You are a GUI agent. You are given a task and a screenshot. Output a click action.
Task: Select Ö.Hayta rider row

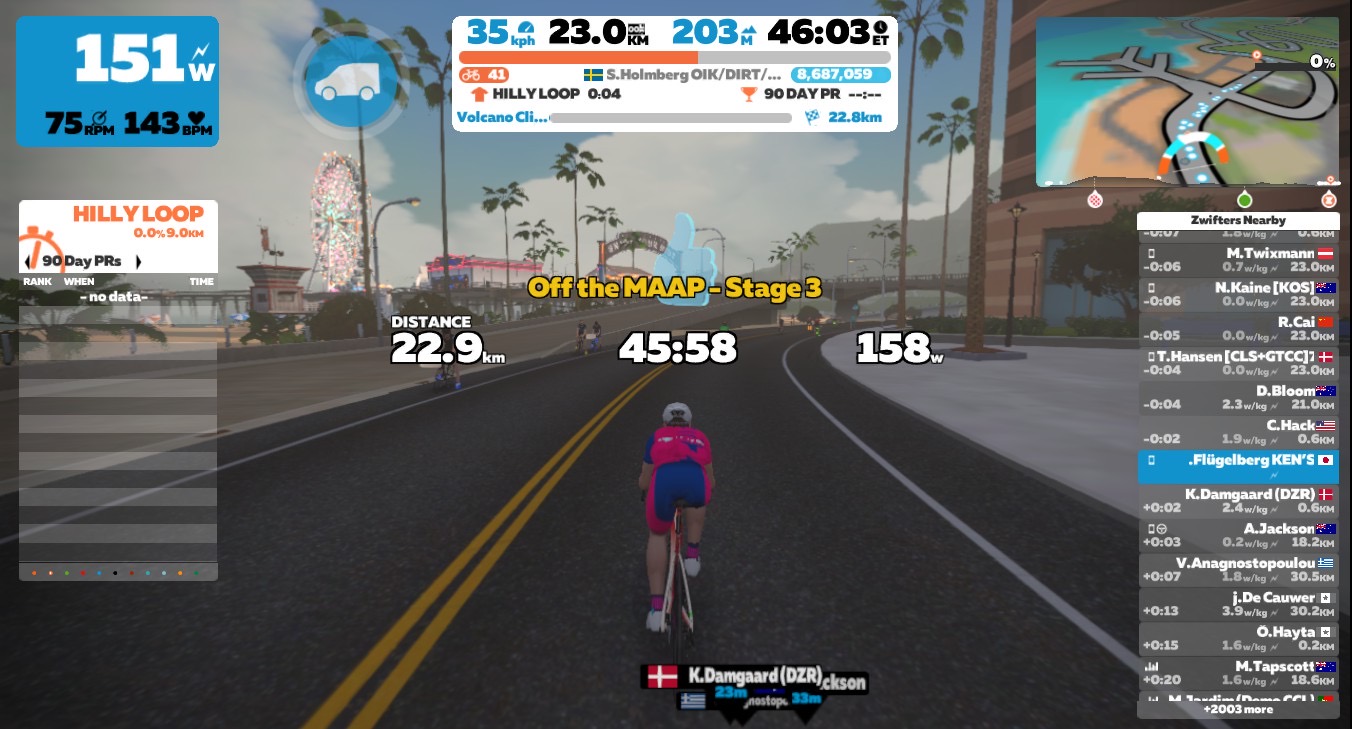tap(1238, 638)
